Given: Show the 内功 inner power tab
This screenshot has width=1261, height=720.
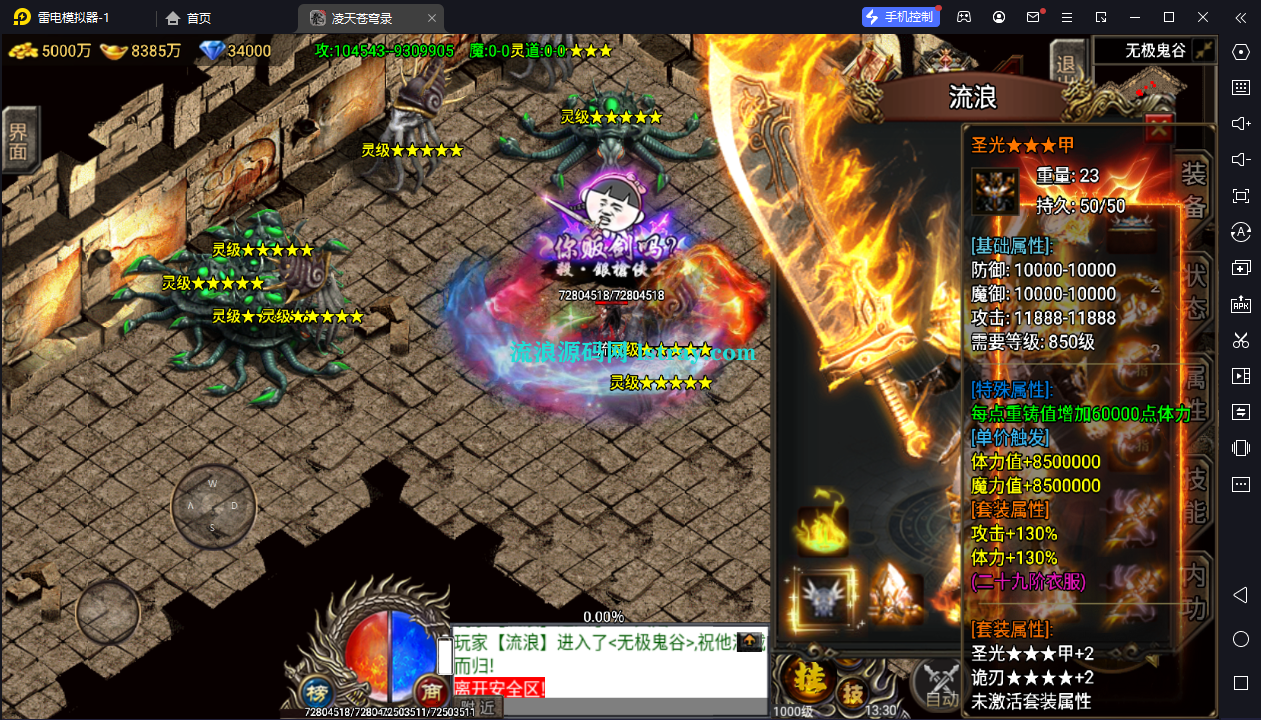Looking at the screenshot, I should pos(1194,591).
